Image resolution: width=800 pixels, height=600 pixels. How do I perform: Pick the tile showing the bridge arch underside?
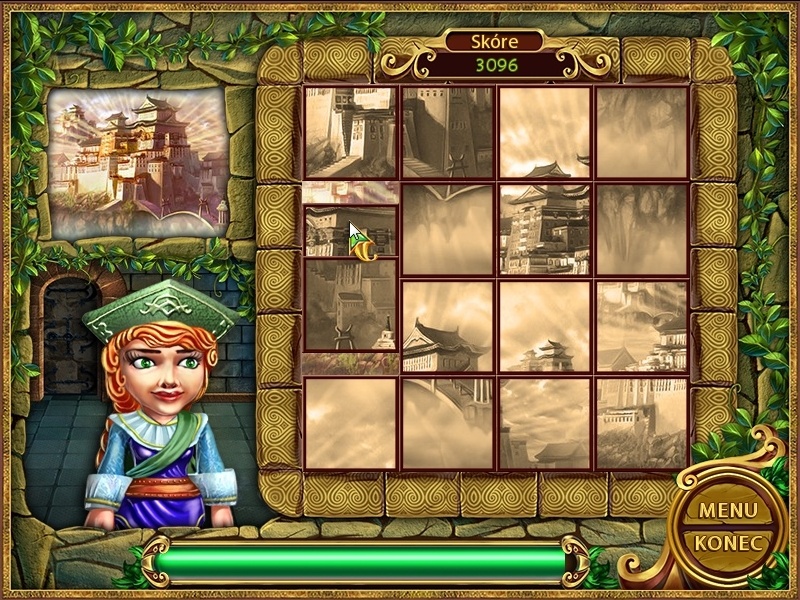447,422
